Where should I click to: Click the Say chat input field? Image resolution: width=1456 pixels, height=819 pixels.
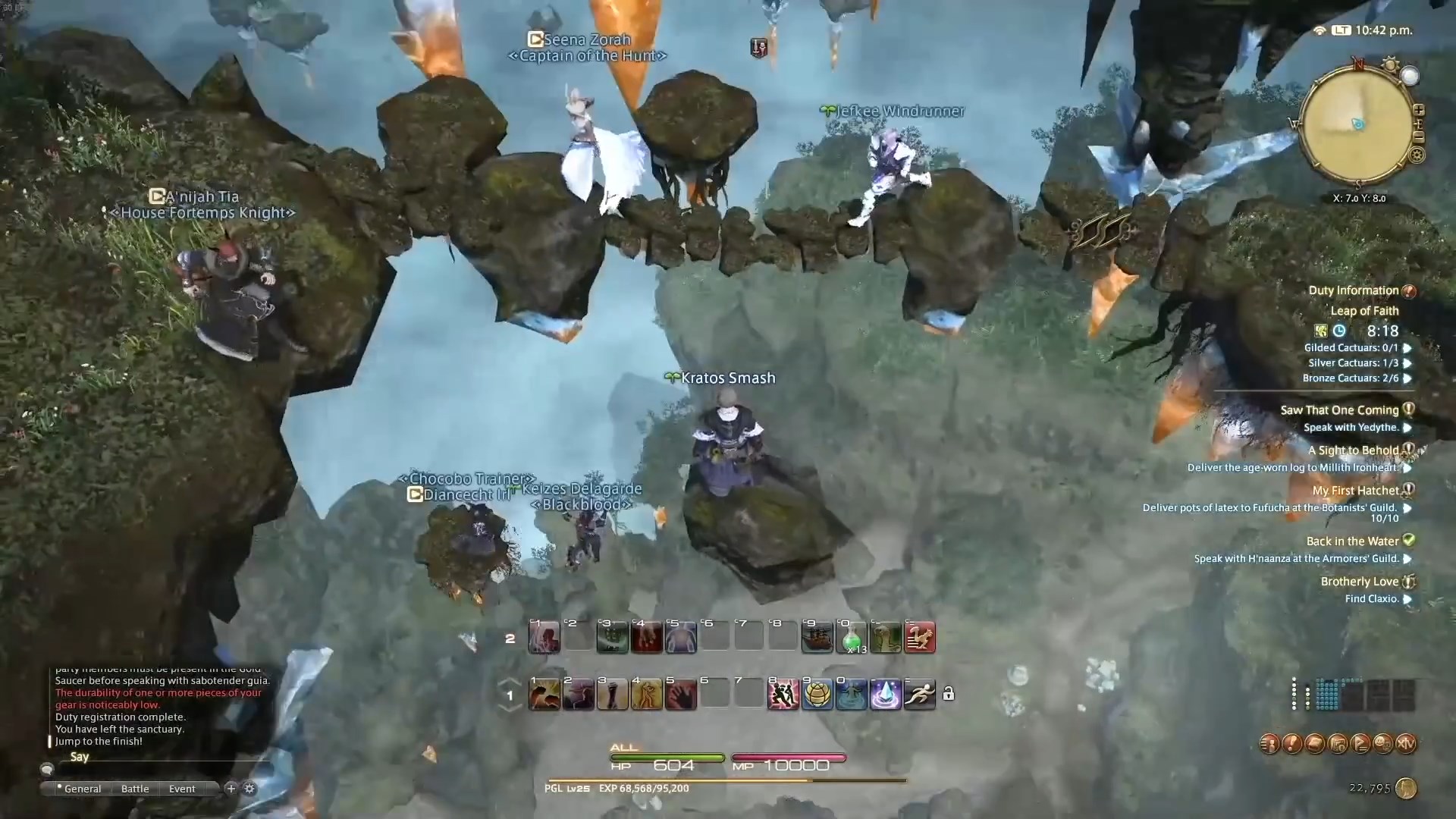152,756
